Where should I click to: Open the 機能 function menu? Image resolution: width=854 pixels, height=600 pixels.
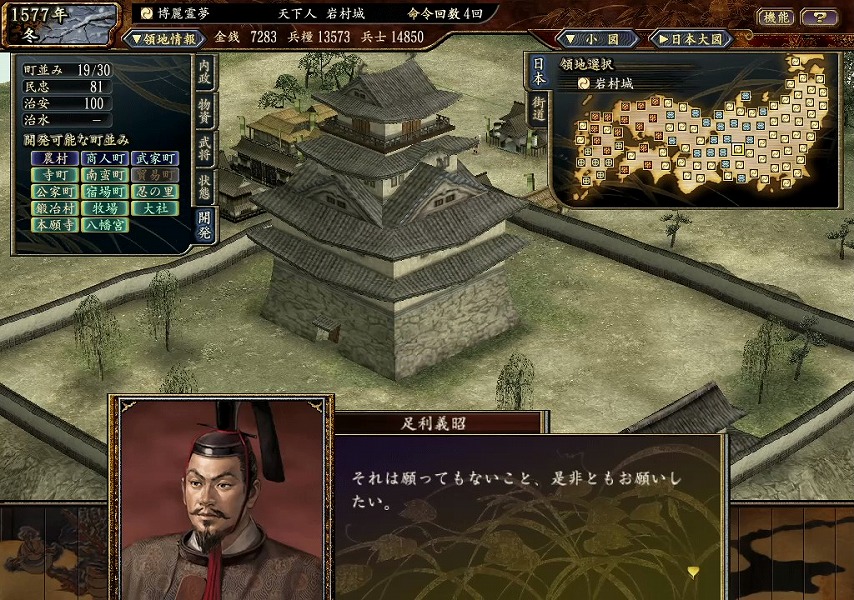pyautogui.click(x=776, y=16)
